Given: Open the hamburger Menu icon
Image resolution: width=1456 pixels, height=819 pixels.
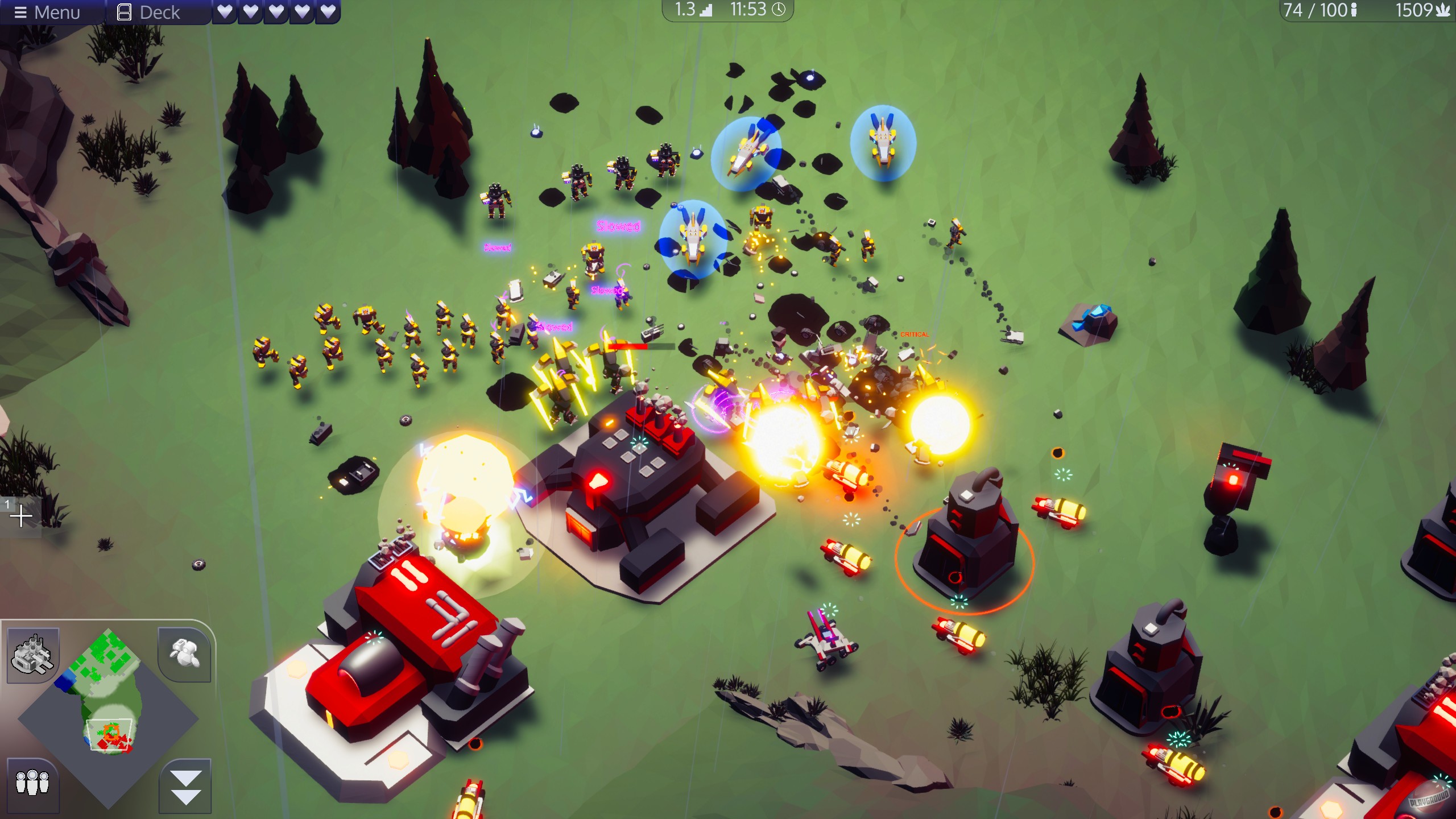Looking at the screenshot, I should (21, 13).
